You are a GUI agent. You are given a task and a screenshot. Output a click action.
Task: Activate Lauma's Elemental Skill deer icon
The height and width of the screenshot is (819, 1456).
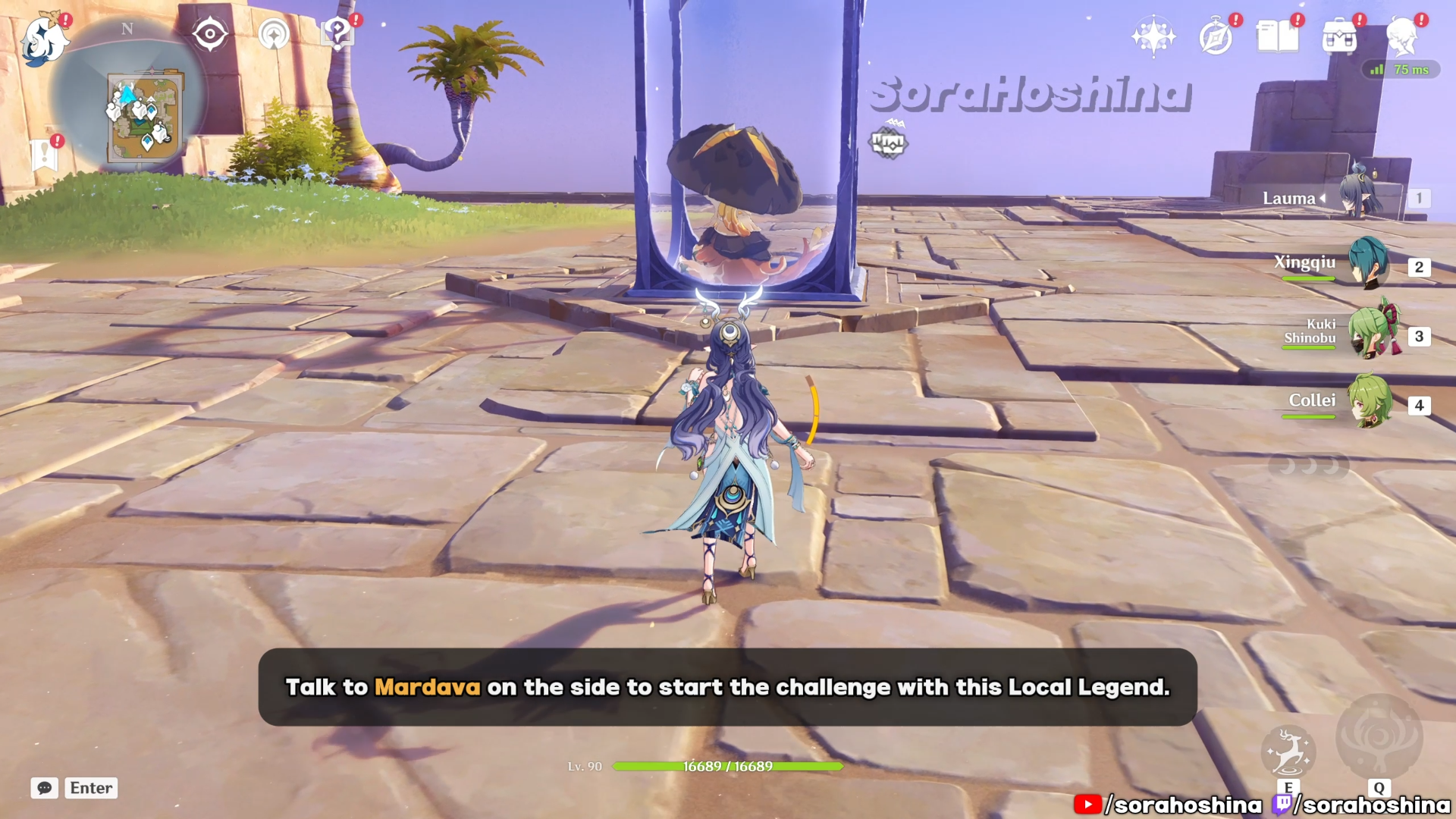tap(1288, 752)
